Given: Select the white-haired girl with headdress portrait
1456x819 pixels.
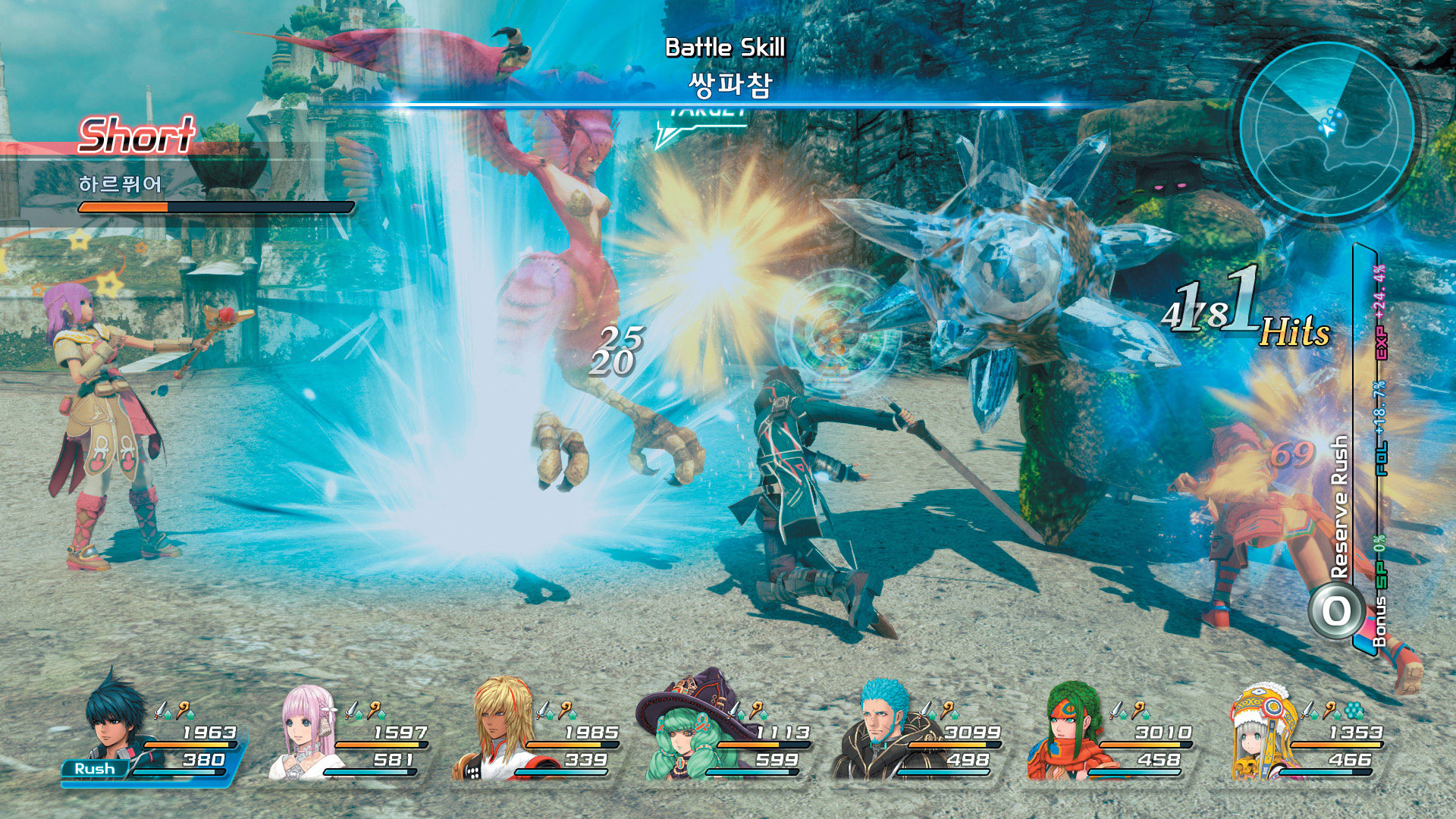Looking at the screenshot, I should point(1261,732).
